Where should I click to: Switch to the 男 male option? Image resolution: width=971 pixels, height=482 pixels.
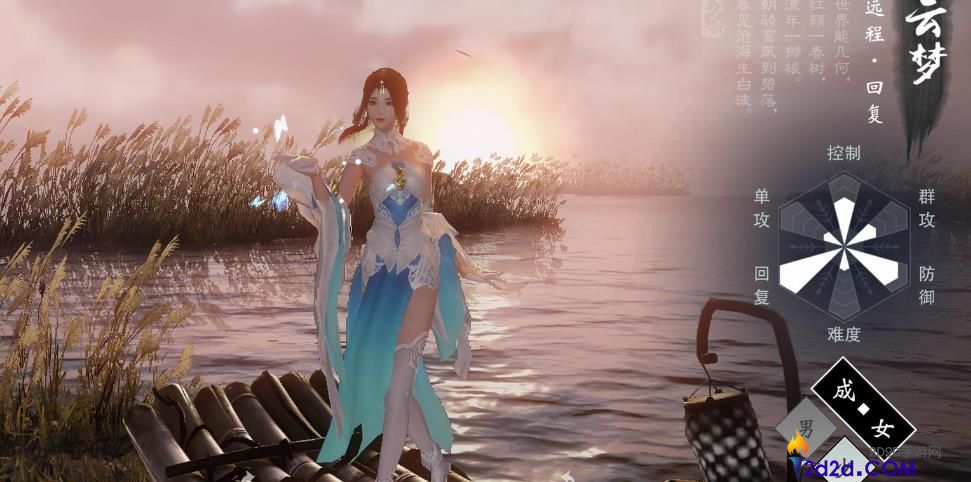805,427
